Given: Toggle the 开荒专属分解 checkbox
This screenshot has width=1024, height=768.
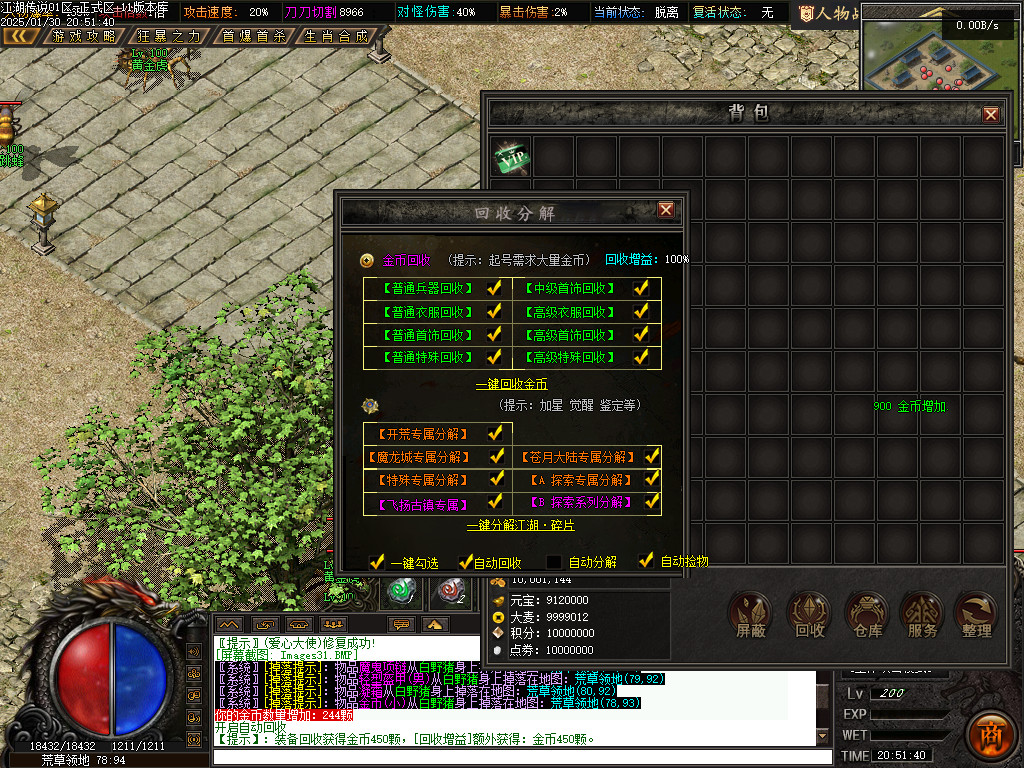Looking at the screenshot, I should coord(494,433).
